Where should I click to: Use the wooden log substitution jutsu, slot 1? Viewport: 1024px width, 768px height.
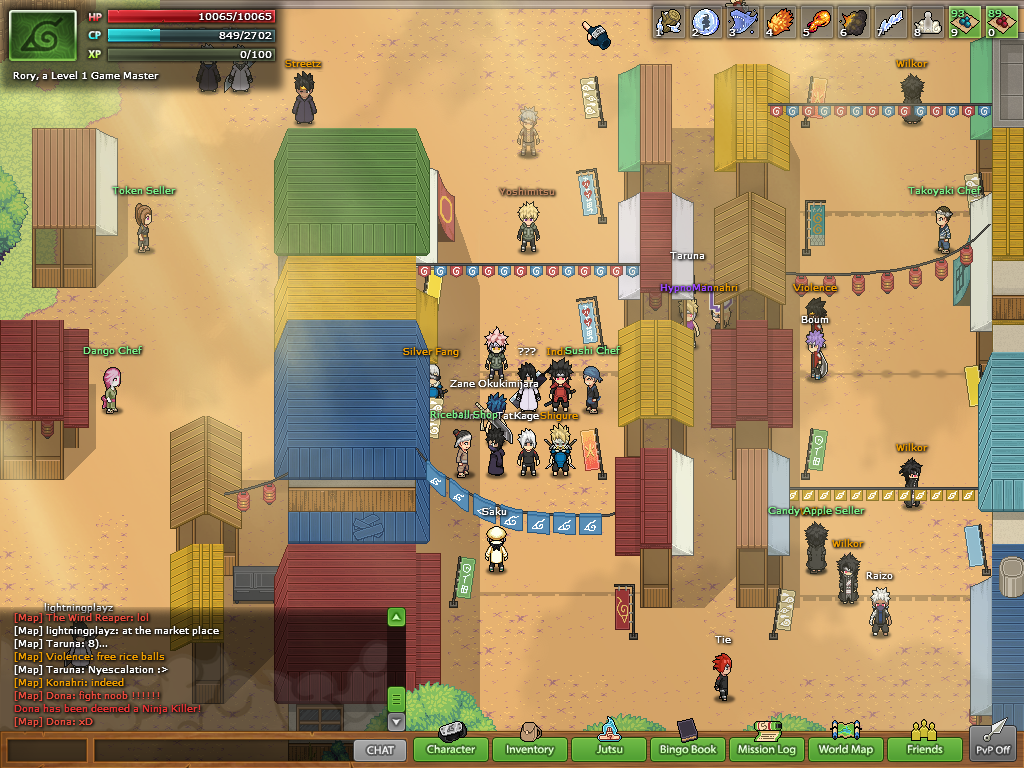(669, 22)
